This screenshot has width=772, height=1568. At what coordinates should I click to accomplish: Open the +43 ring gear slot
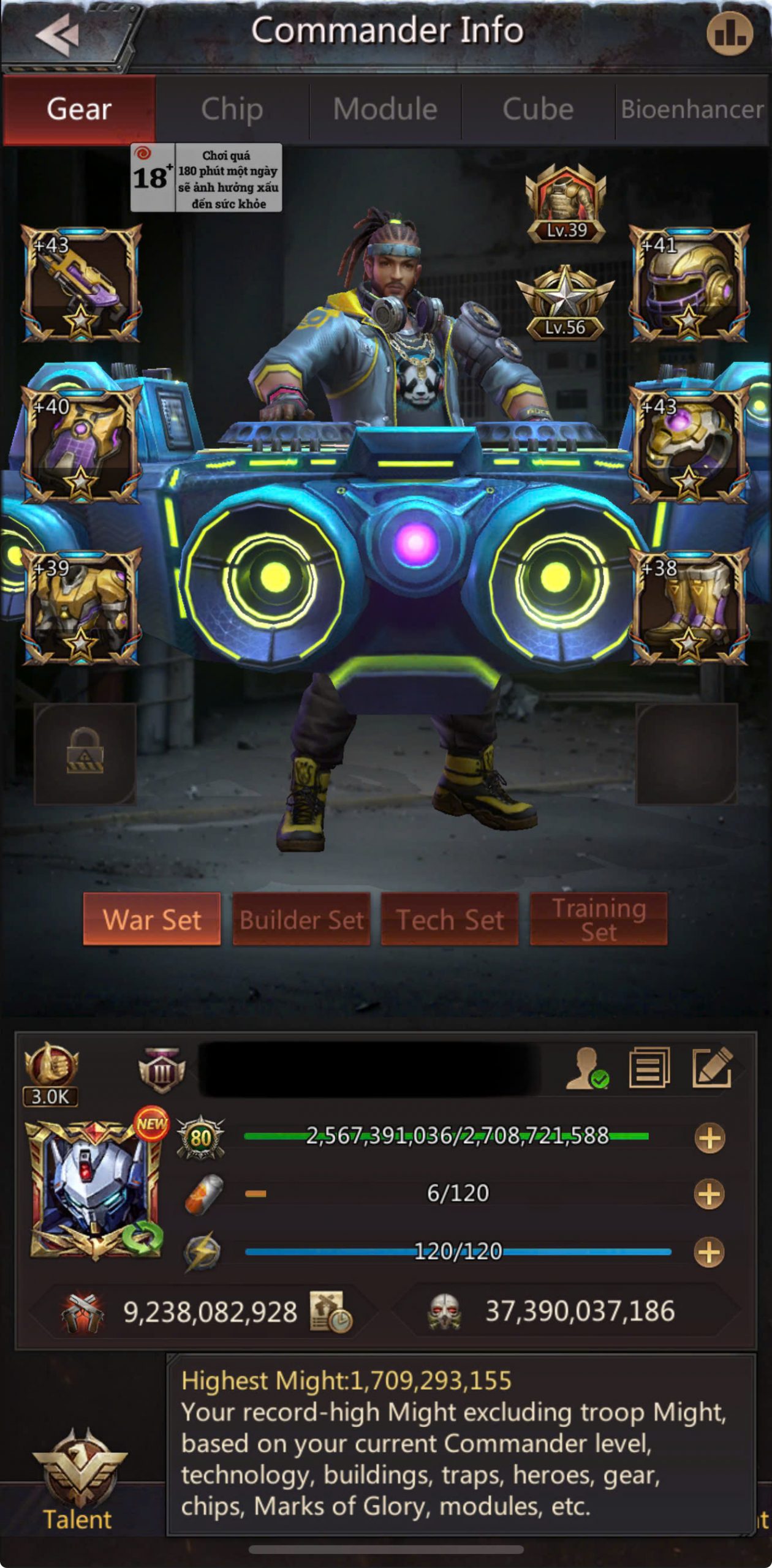coord(689,446)
